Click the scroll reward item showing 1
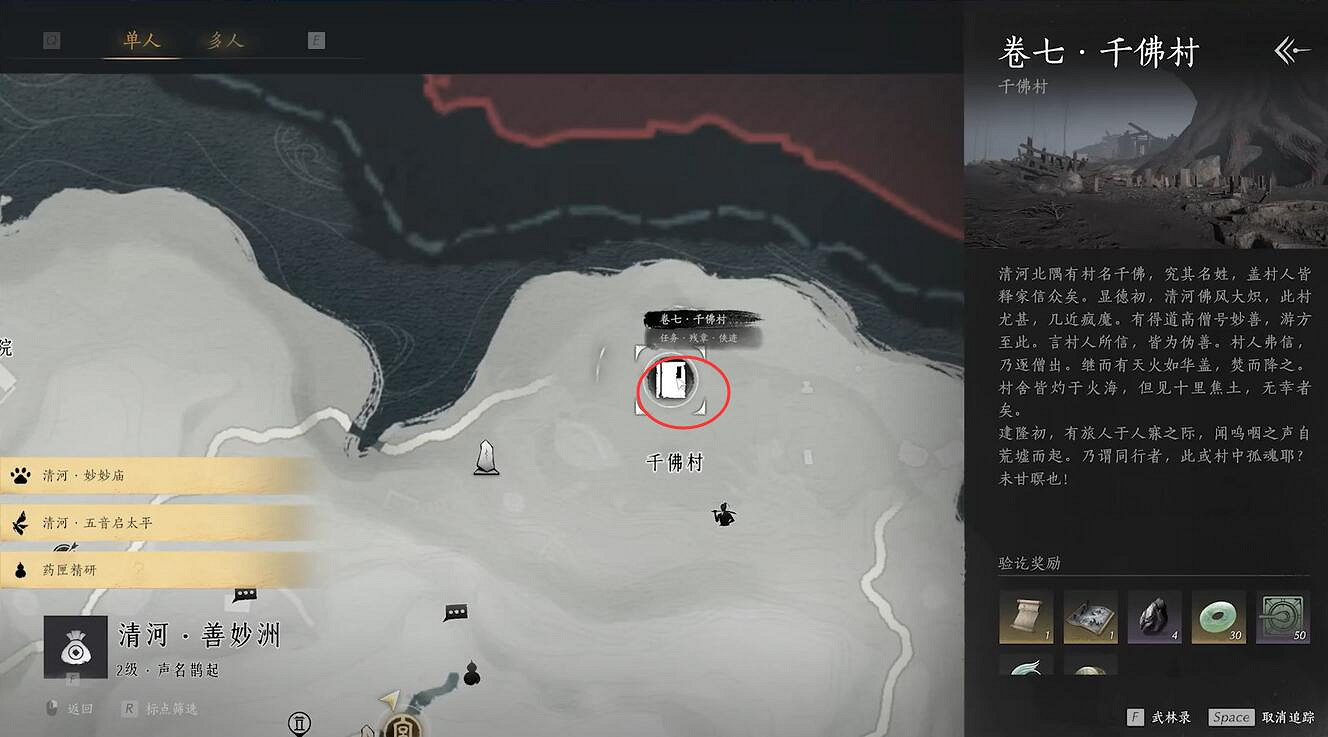 [1026, 618]
